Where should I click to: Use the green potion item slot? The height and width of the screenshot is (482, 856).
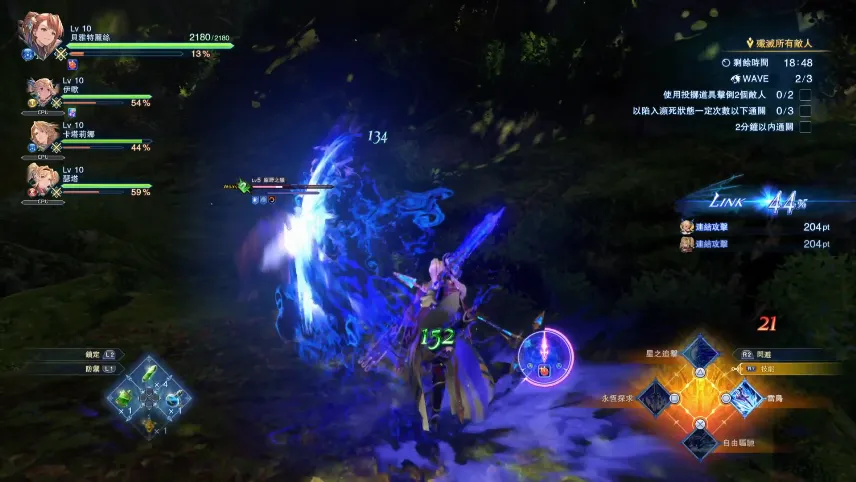pos(126,399)
